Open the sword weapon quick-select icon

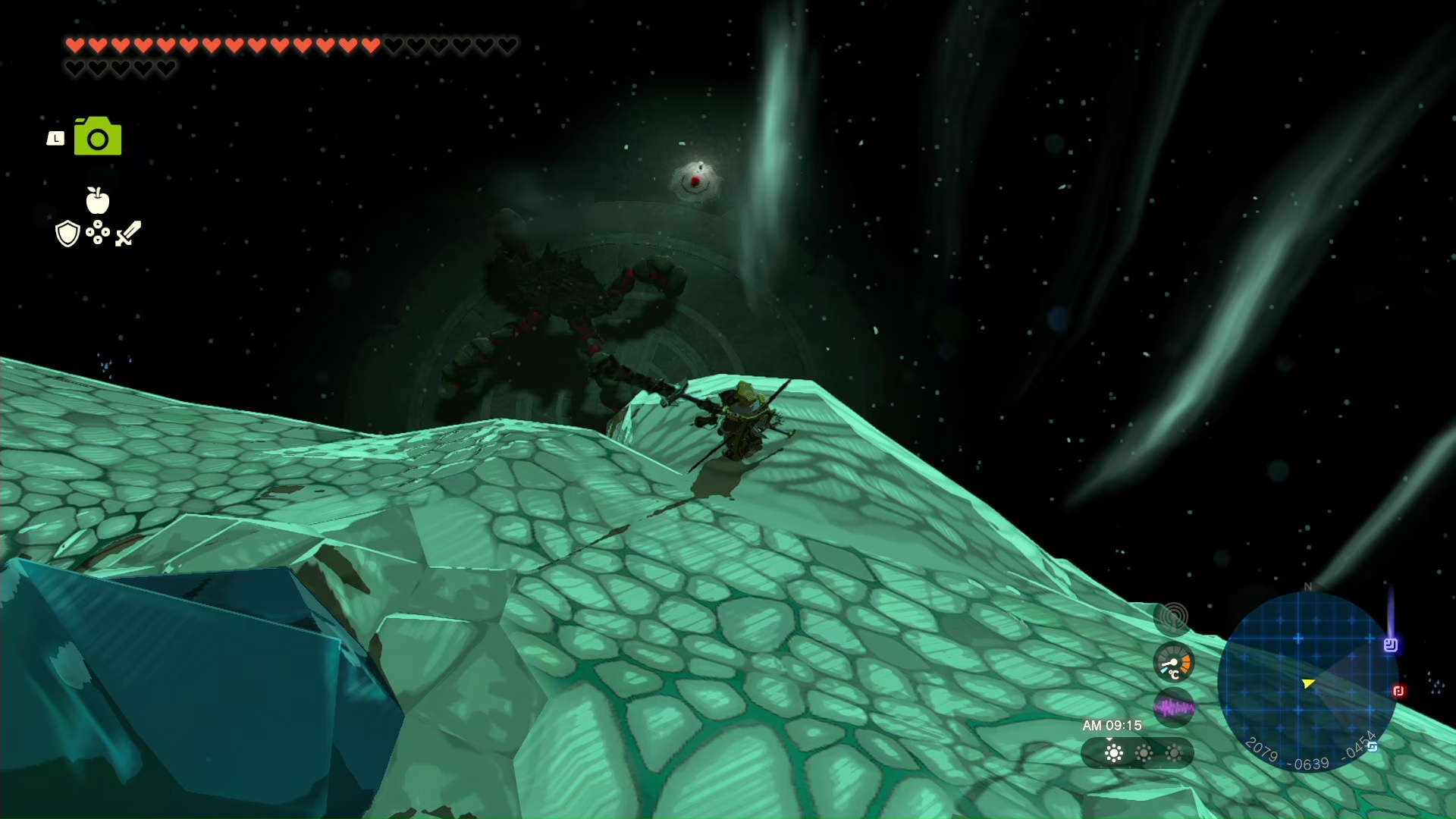click(x=128, y=234)
